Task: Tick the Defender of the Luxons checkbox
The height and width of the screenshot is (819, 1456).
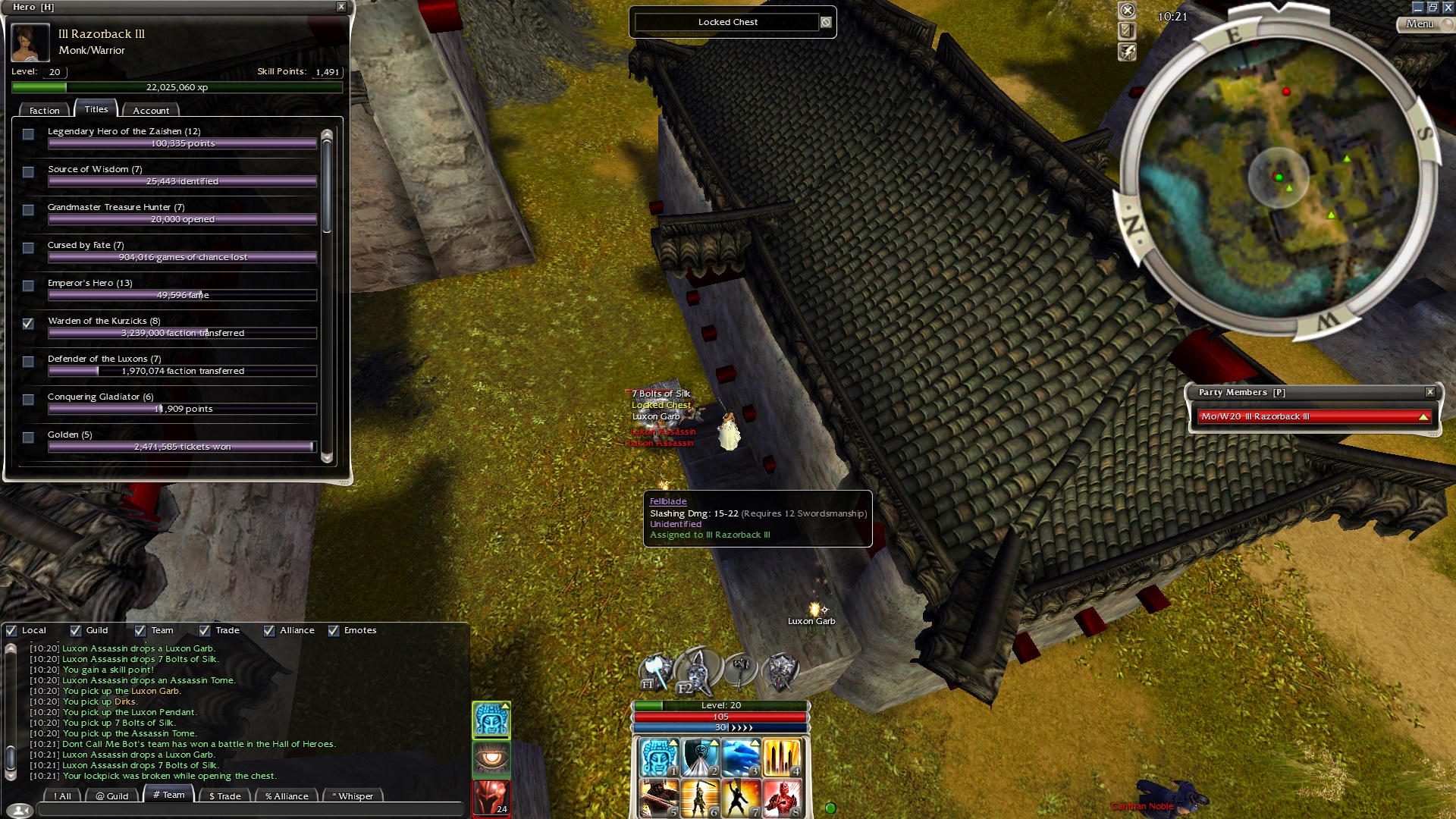Action: point(29,362)
